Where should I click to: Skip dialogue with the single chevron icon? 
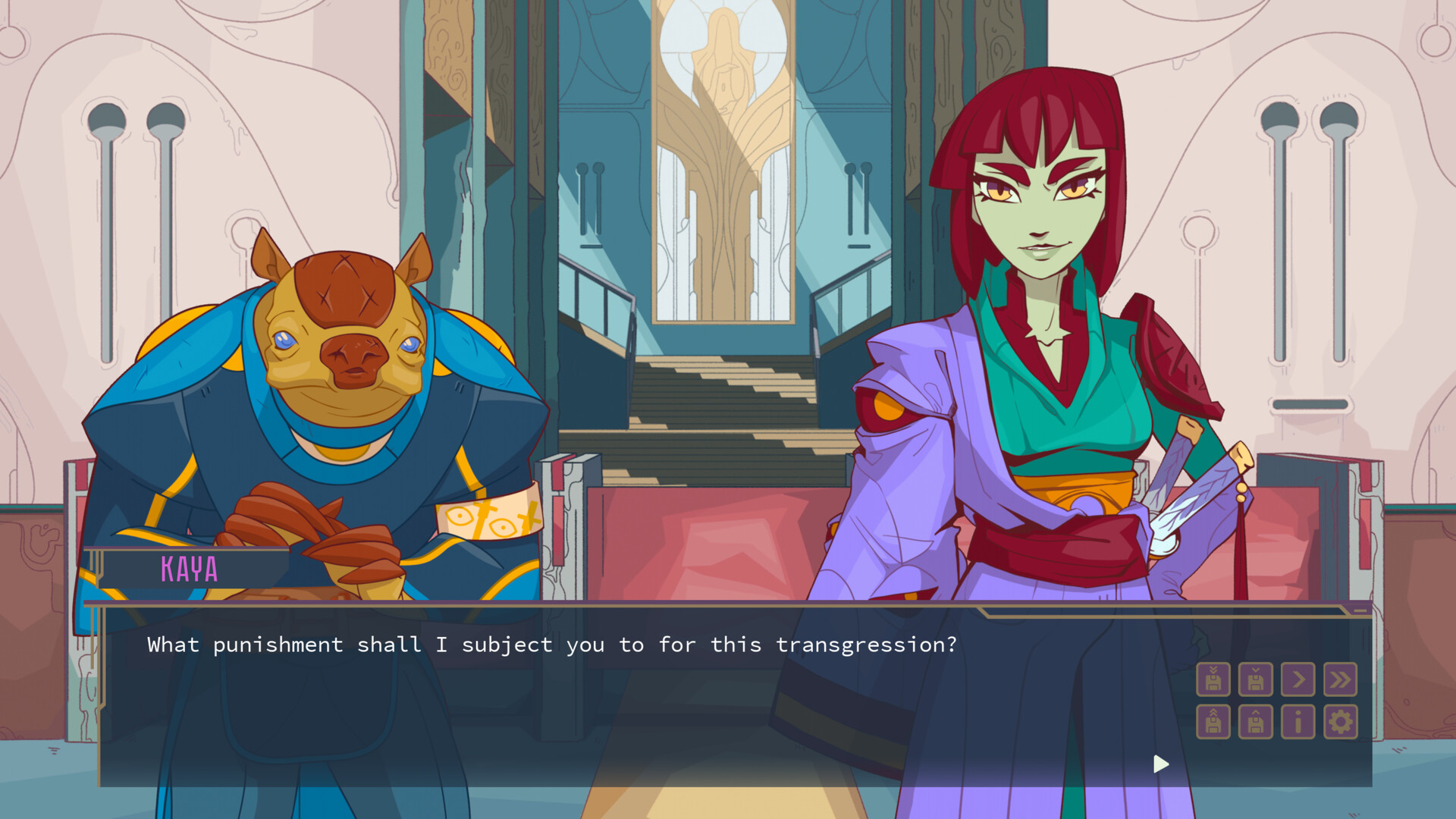(1299, 680)
